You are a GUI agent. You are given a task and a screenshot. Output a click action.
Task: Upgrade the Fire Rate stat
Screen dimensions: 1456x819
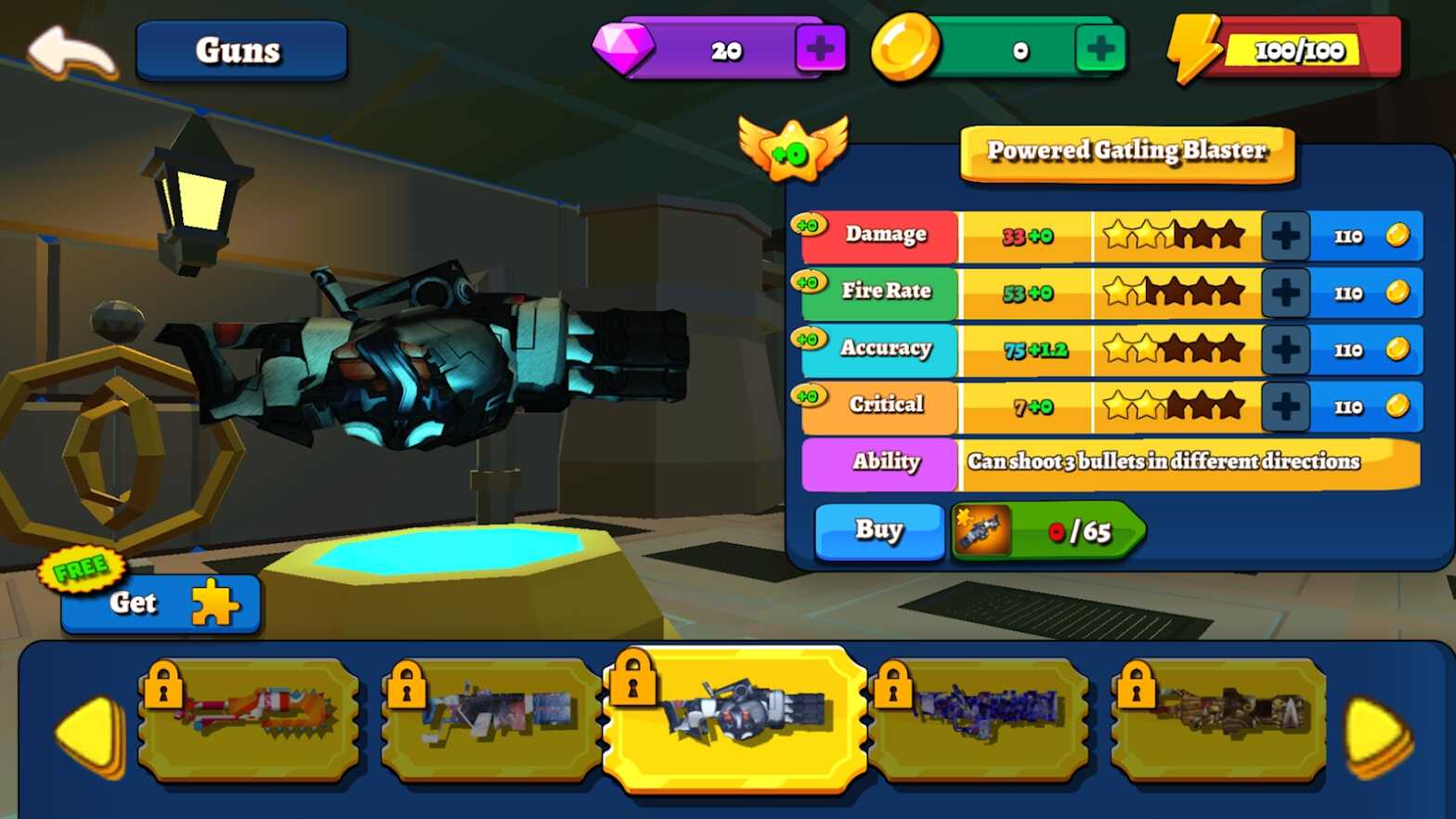(1285, 292)
